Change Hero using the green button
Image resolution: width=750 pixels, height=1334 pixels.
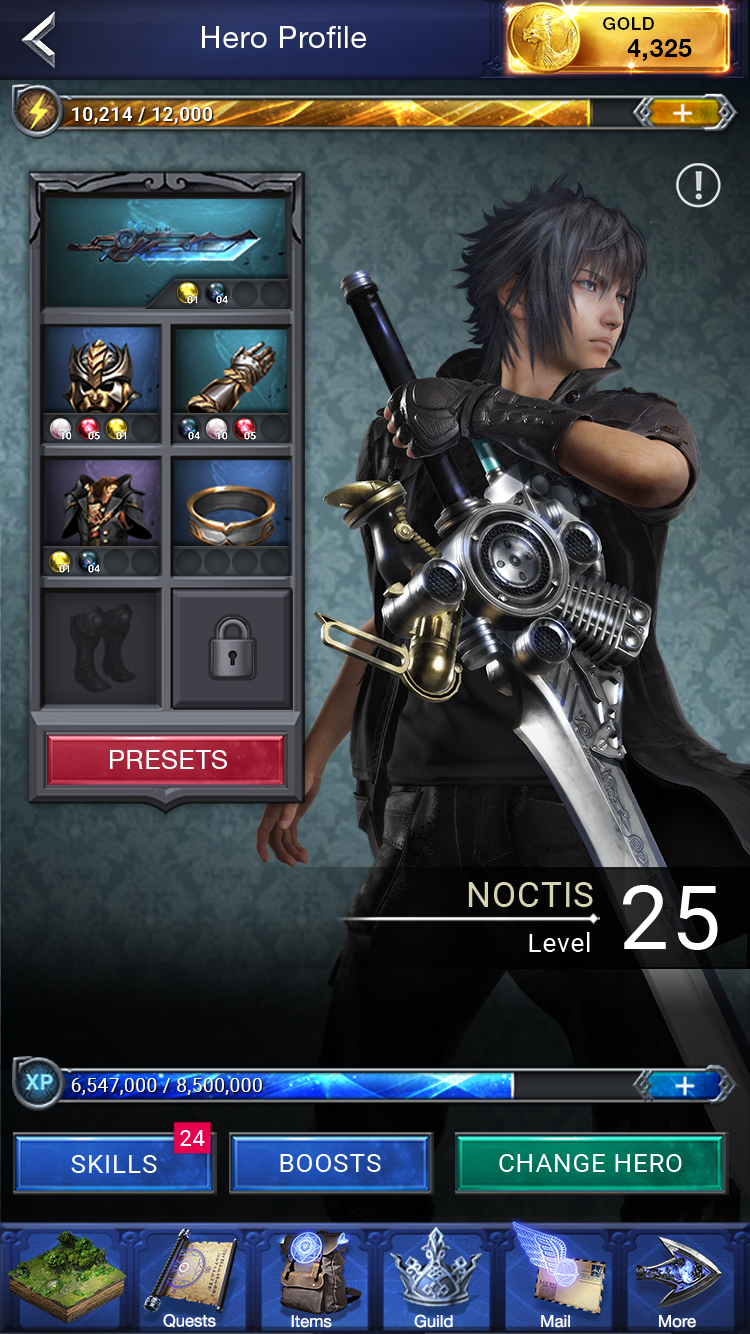point(590,1164)
